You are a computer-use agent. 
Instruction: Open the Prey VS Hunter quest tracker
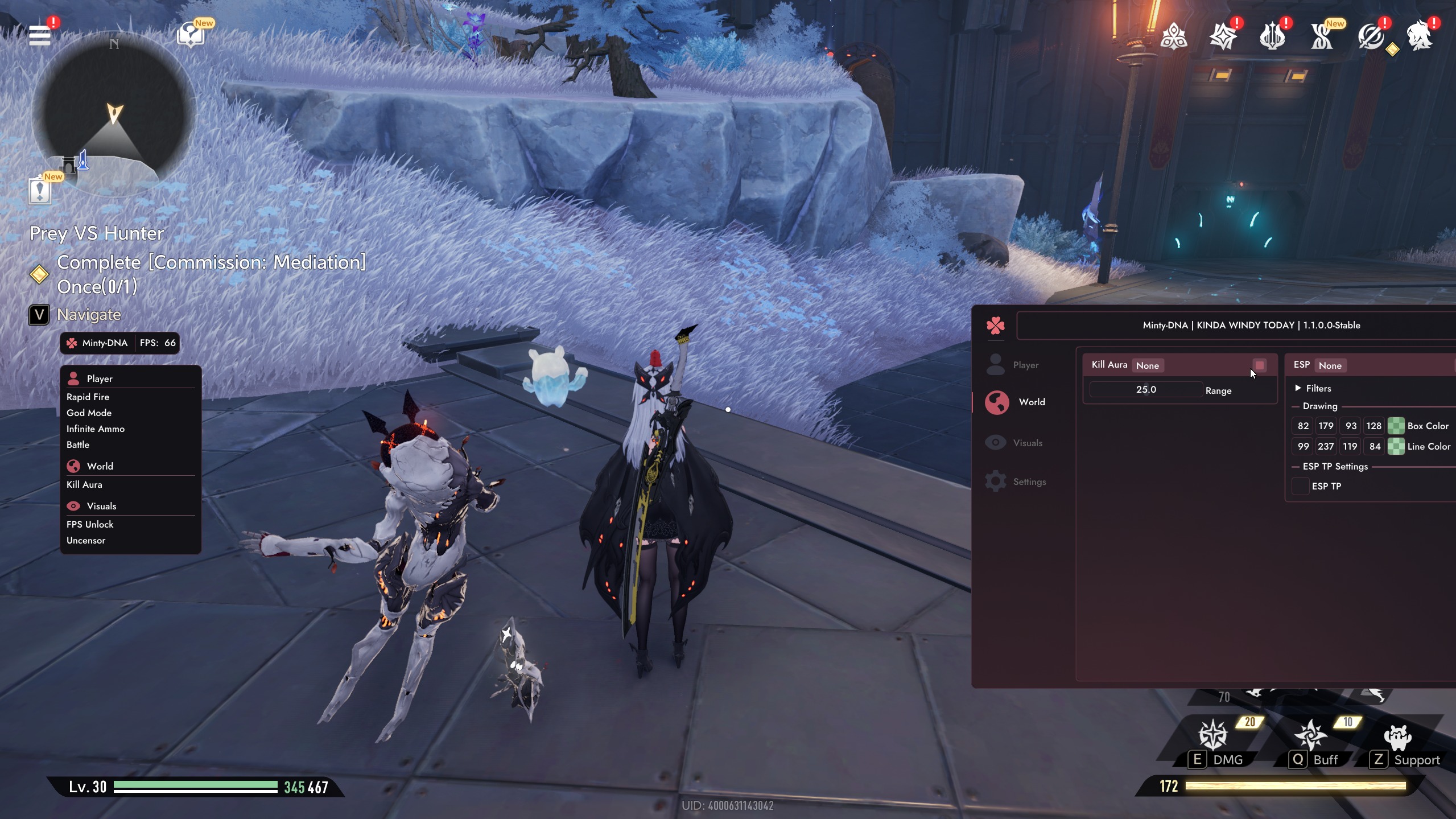coord(97,233)
